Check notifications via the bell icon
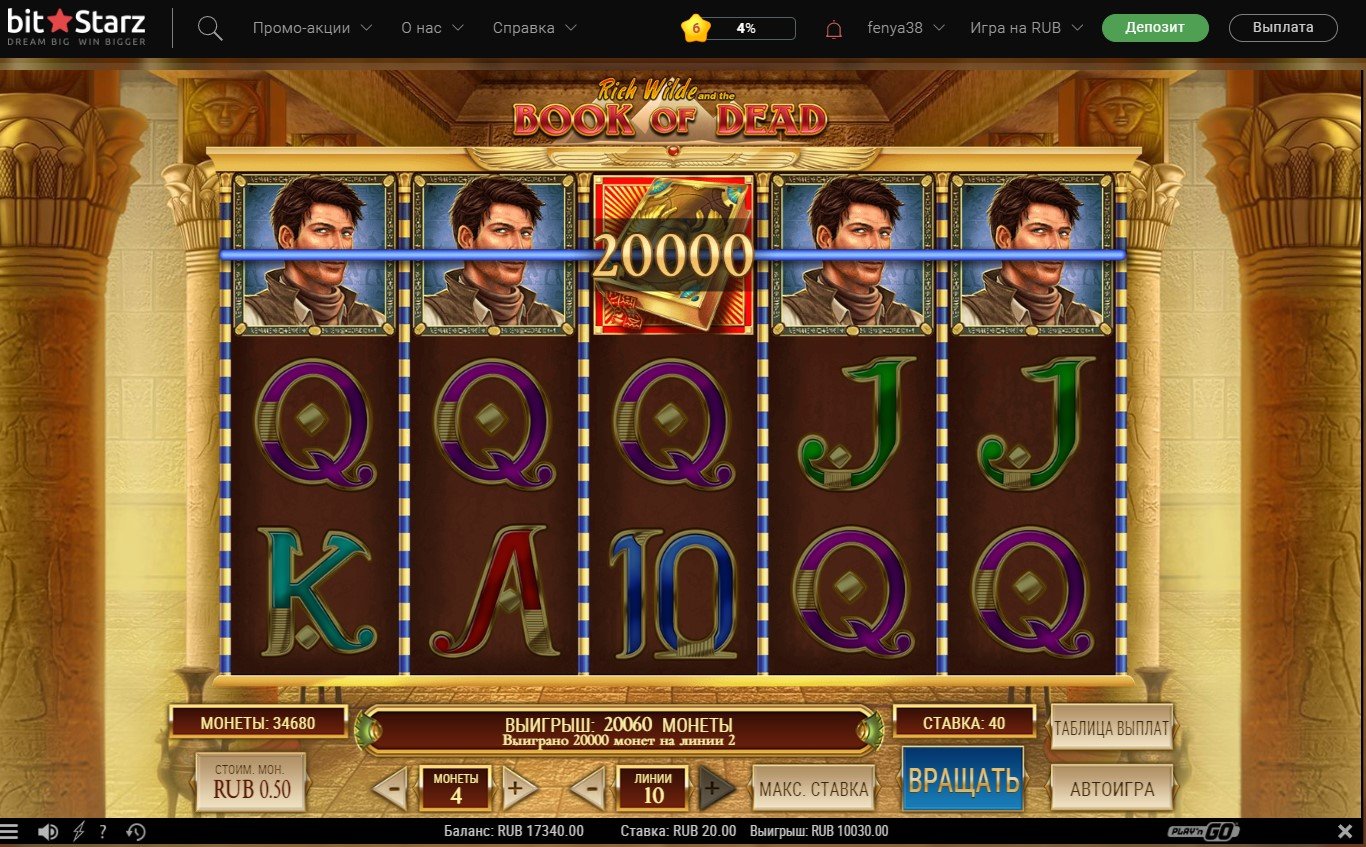The width and height of the screenshot is (1366, 847). pyautogui.click(x=834, y=29)
